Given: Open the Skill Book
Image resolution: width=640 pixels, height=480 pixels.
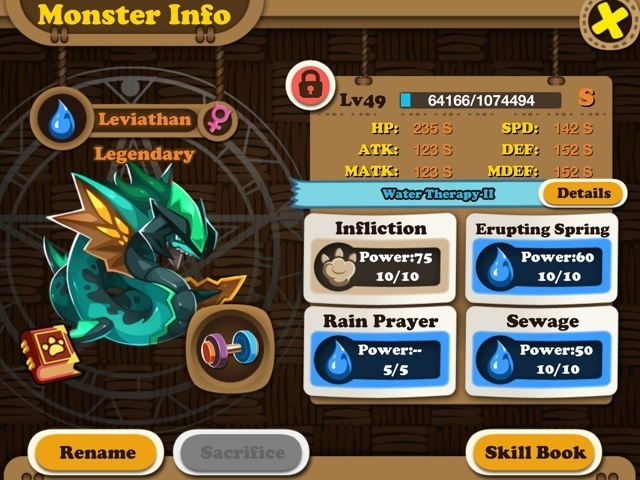Looking at the screenshot, I should [535, 452].
